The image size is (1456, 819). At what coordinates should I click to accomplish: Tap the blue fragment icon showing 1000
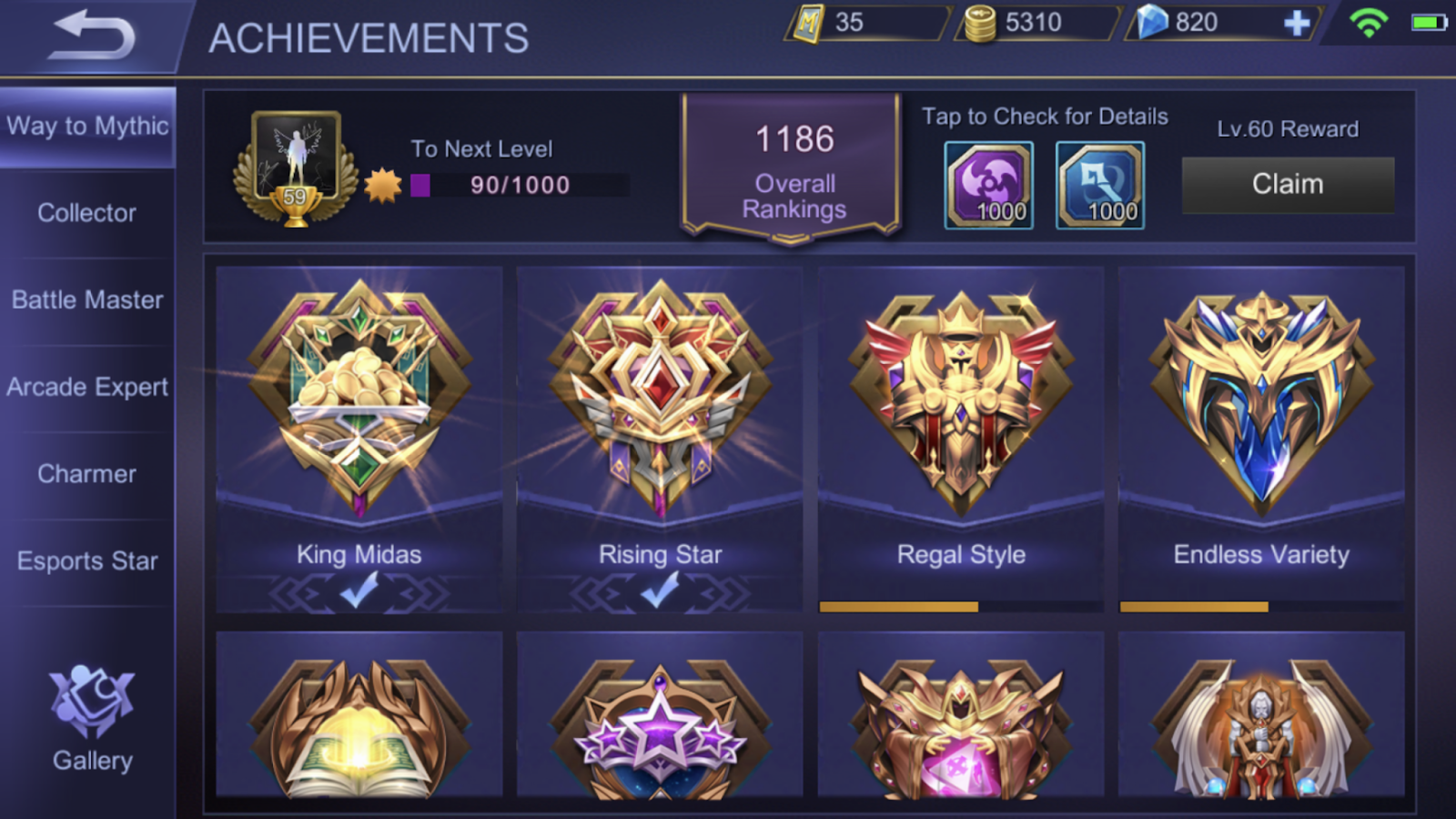coord(1100,182)
